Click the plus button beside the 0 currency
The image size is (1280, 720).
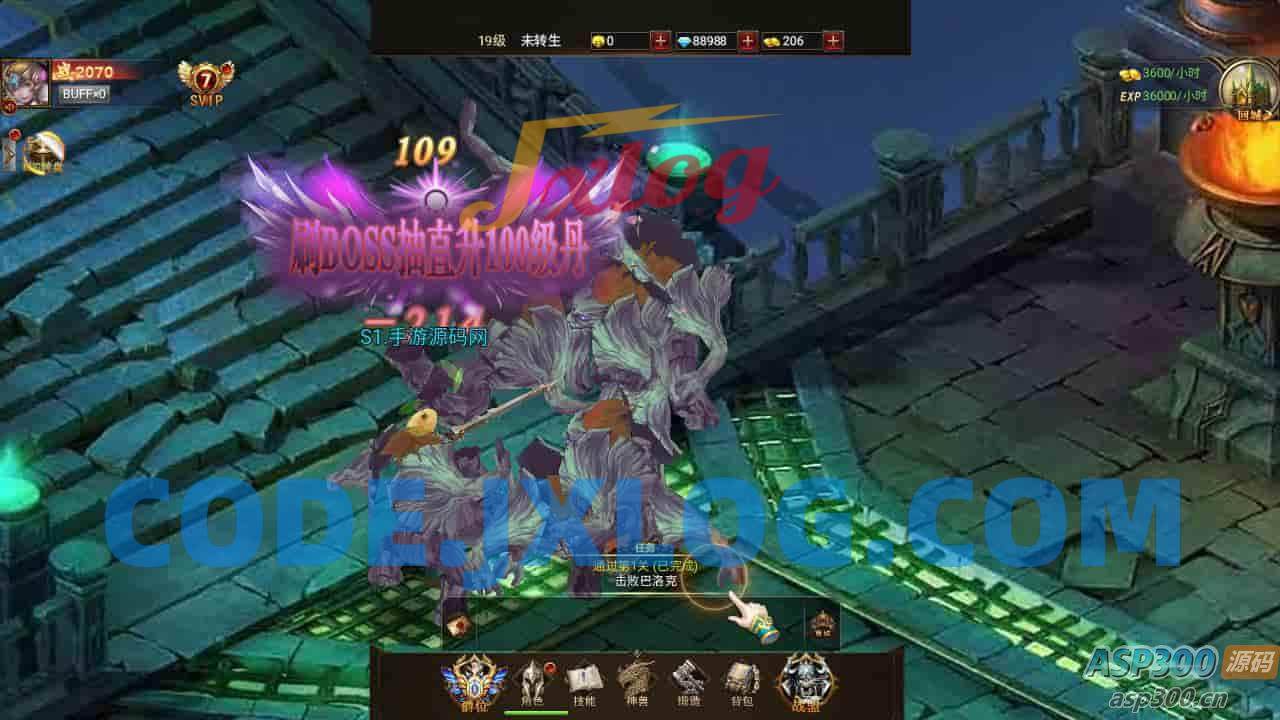[x=661, y=41]
